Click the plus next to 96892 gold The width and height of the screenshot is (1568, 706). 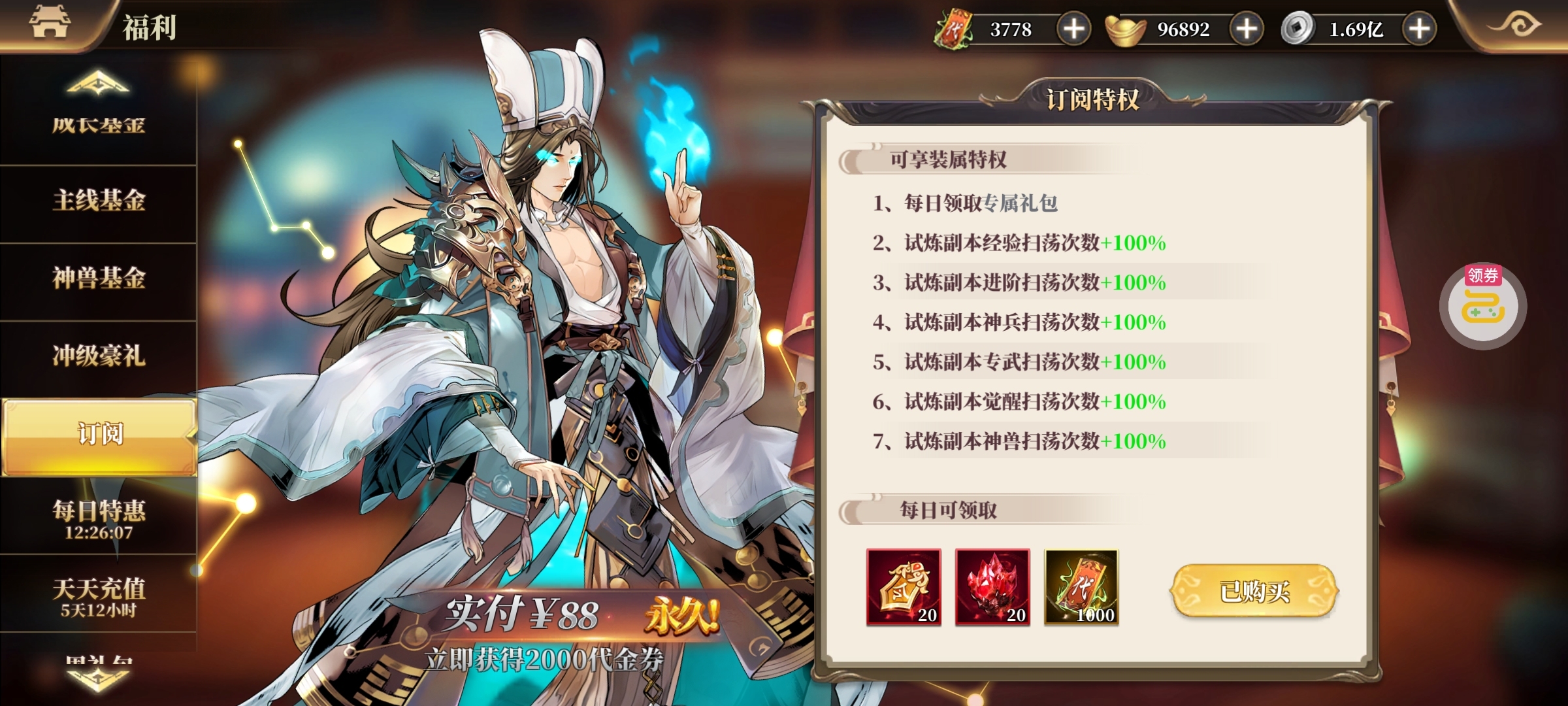click(1245, 27)
